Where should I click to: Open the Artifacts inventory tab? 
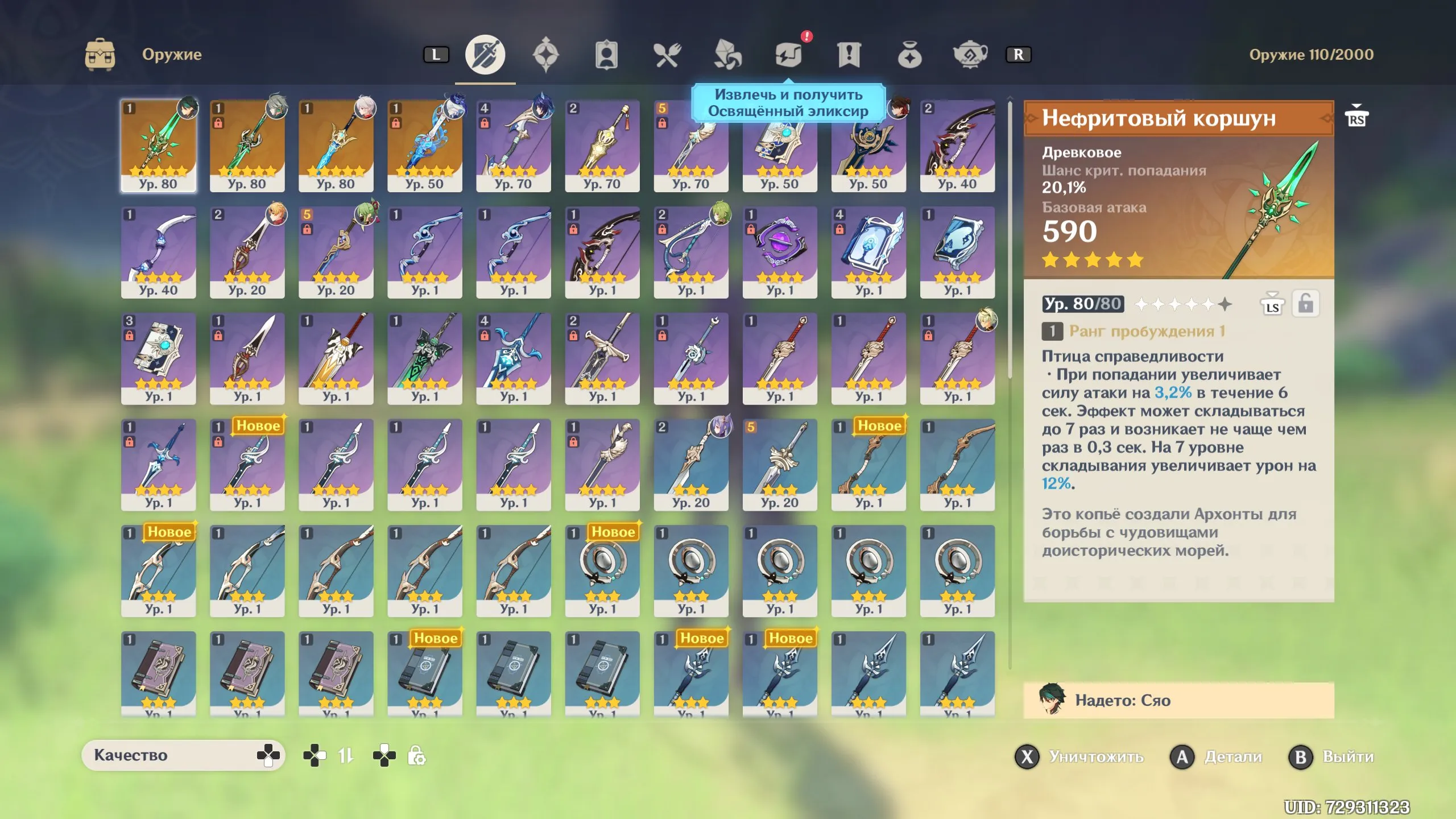(546, 55)
